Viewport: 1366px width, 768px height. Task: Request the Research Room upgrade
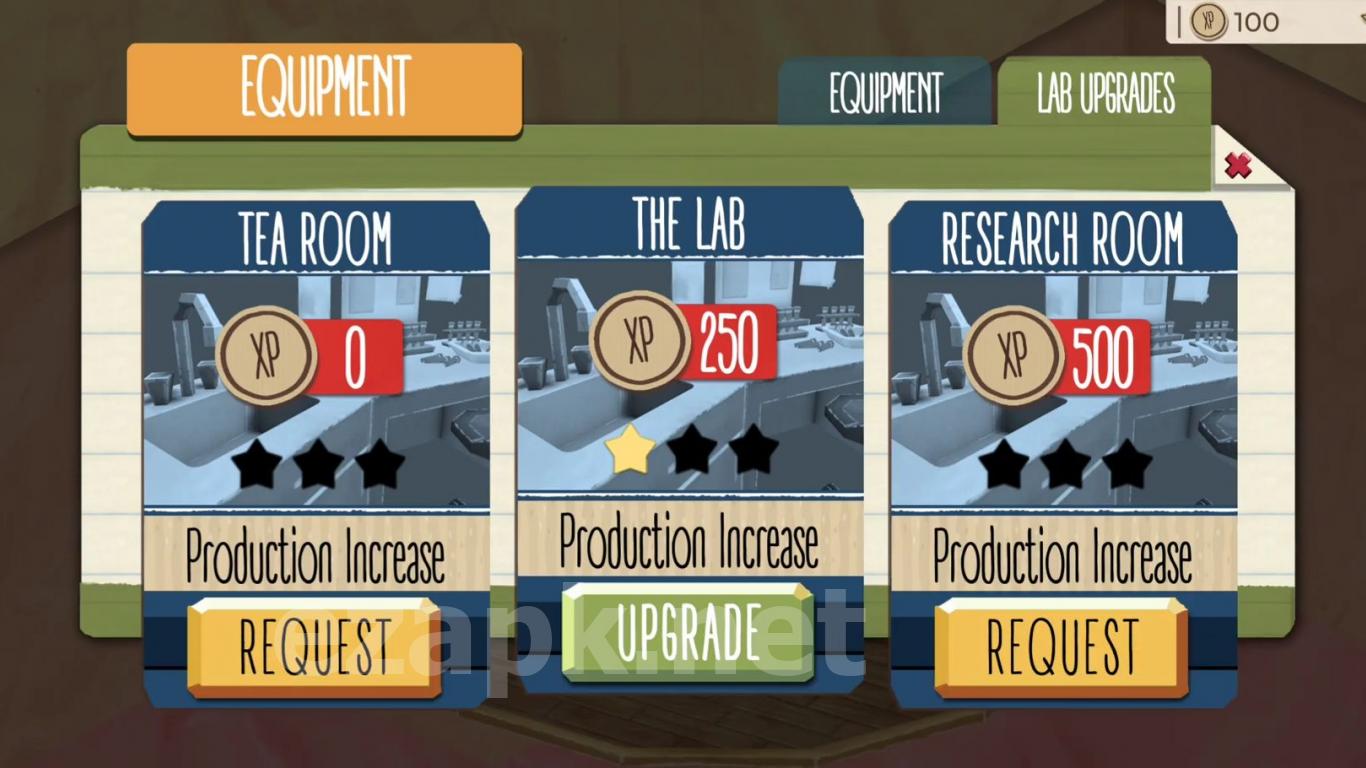[1061, 646]
